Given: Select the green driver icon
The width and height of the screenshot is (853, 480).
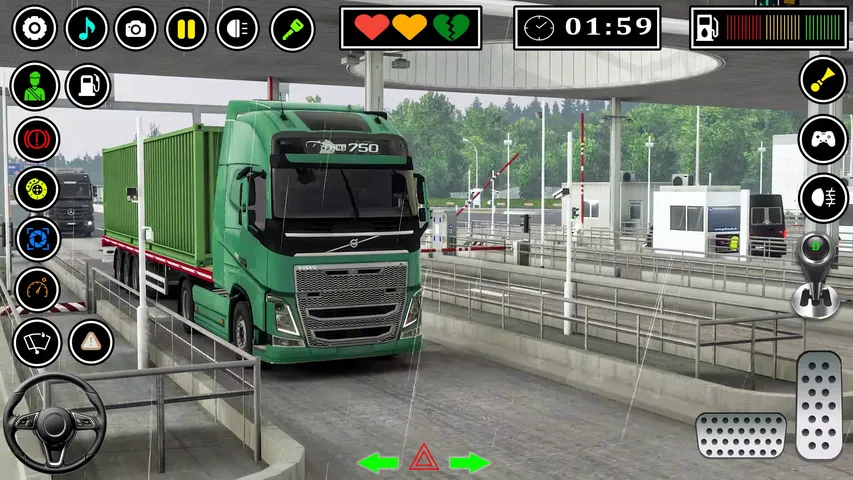Looking at the screenshot, I should click(x=35, y=86).
